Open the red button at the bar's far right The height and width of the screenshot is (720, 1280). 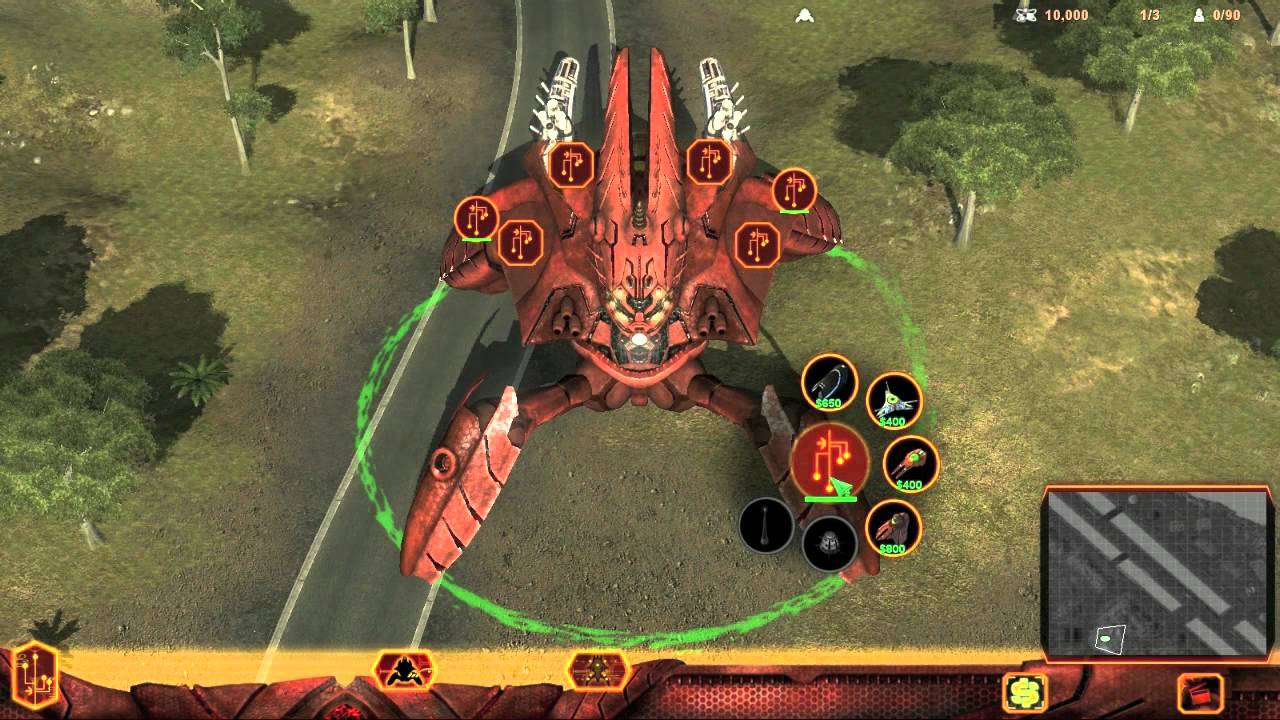pos(1200,692)
